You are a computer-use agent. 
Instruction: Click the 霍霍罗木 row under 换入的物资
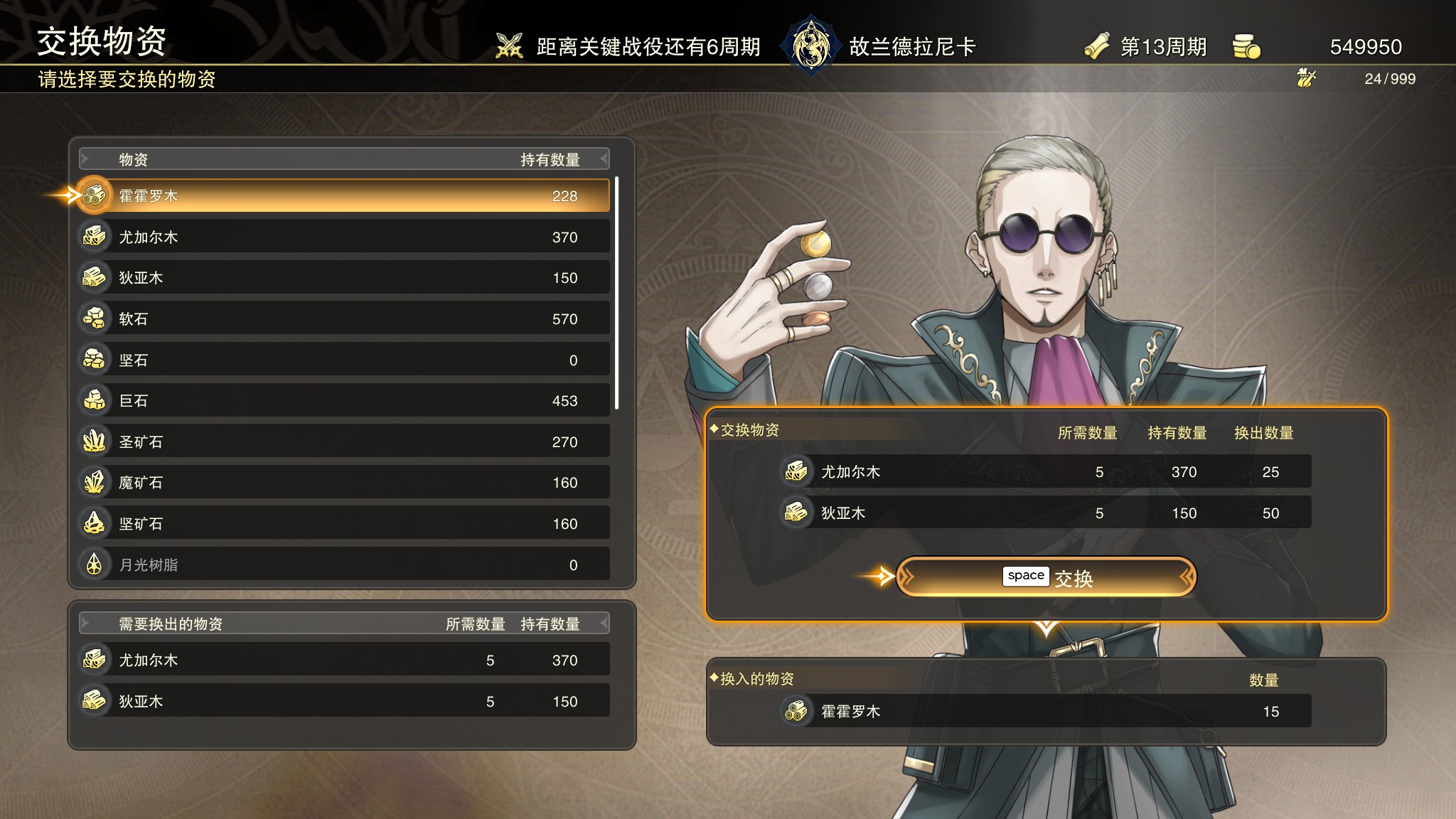click(x=1045, y=711)
